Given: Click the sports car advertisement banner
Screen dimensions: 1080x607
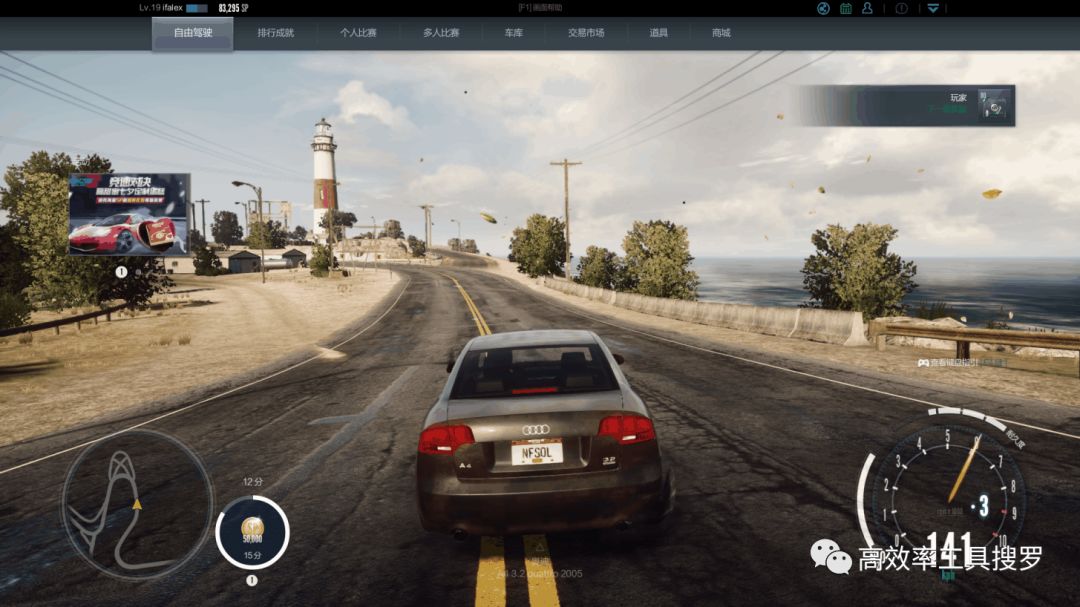Looking at the screenshot, I should point(129,214).
